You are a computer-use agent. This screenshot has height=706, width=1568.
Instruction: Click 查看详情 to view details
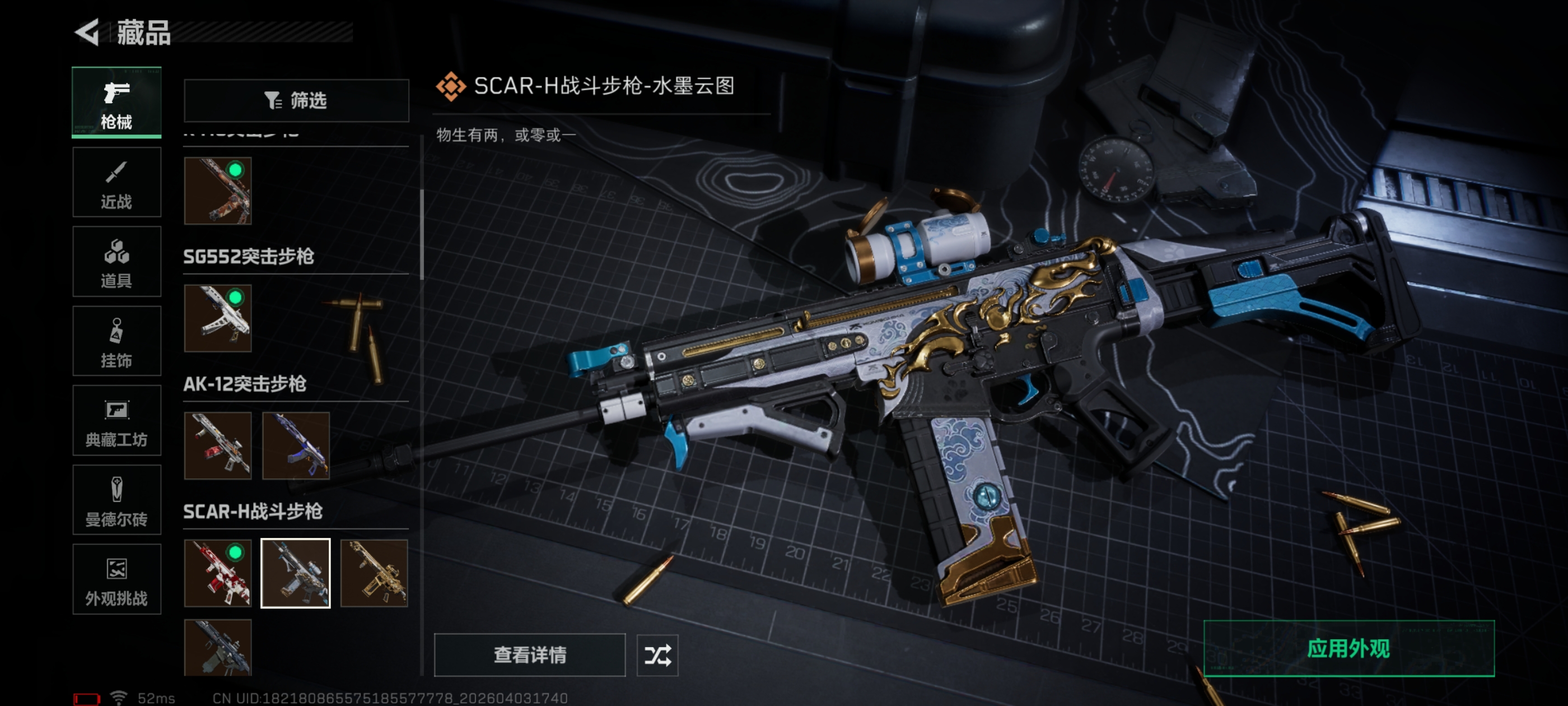[529, 655]
